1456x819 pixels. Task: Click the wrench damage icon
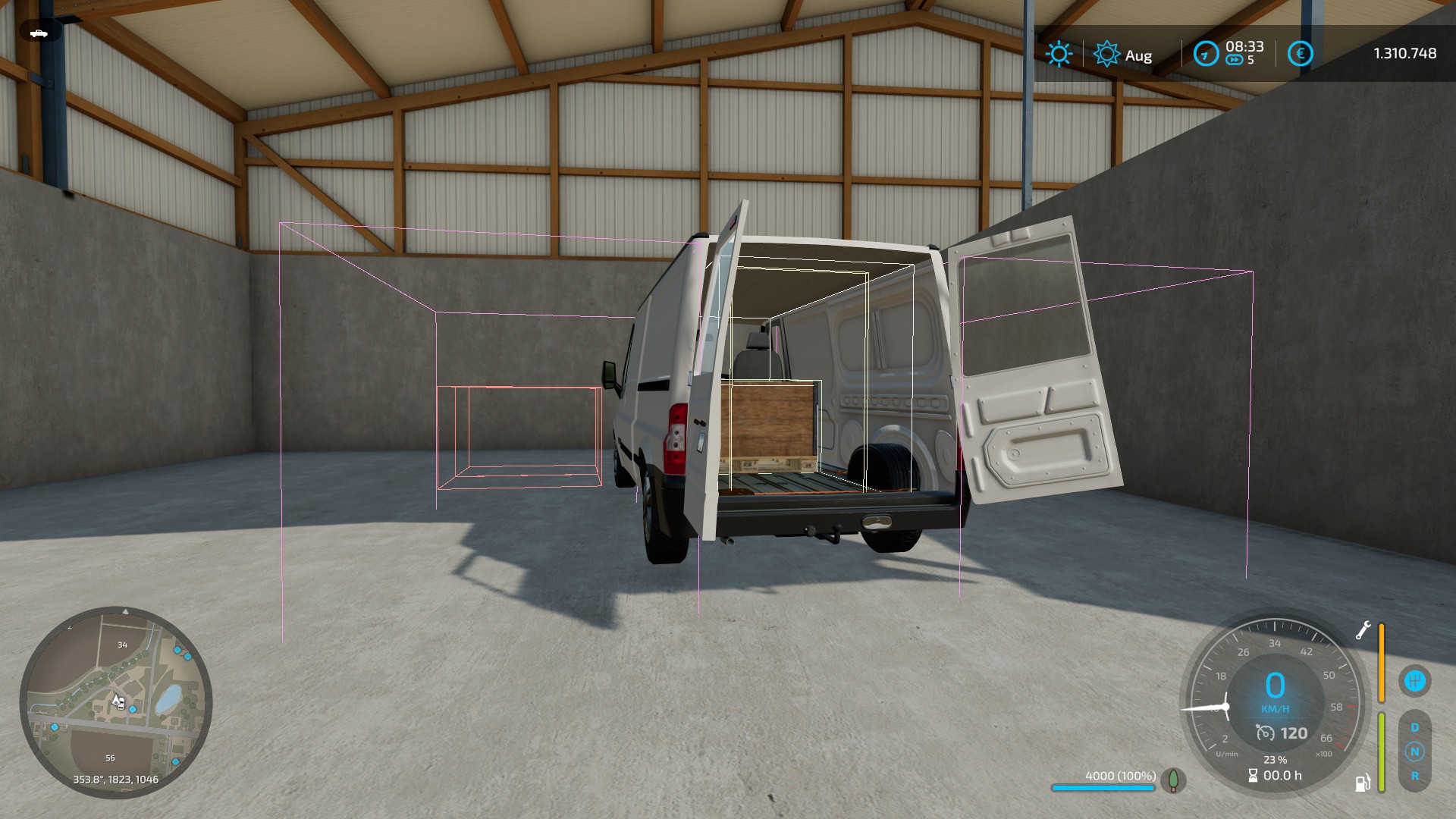[1363, 630]
